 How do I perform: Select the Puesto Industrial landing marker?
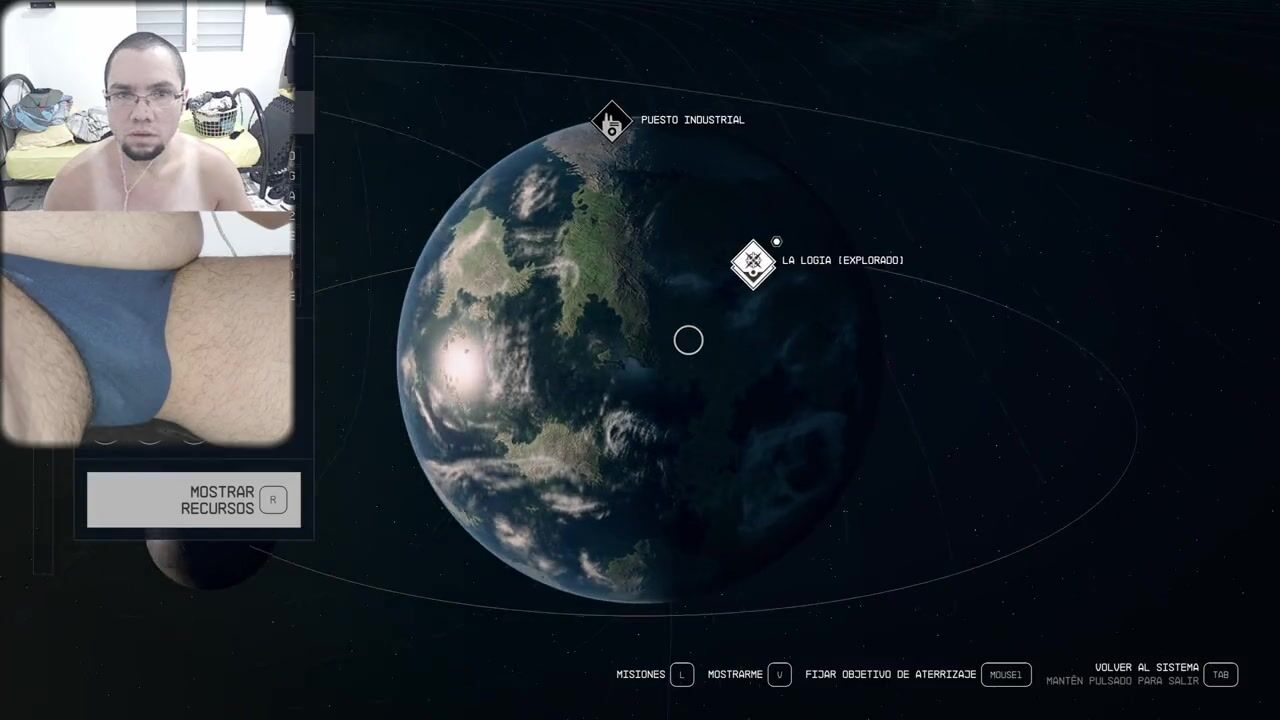(x=611, y=122)
